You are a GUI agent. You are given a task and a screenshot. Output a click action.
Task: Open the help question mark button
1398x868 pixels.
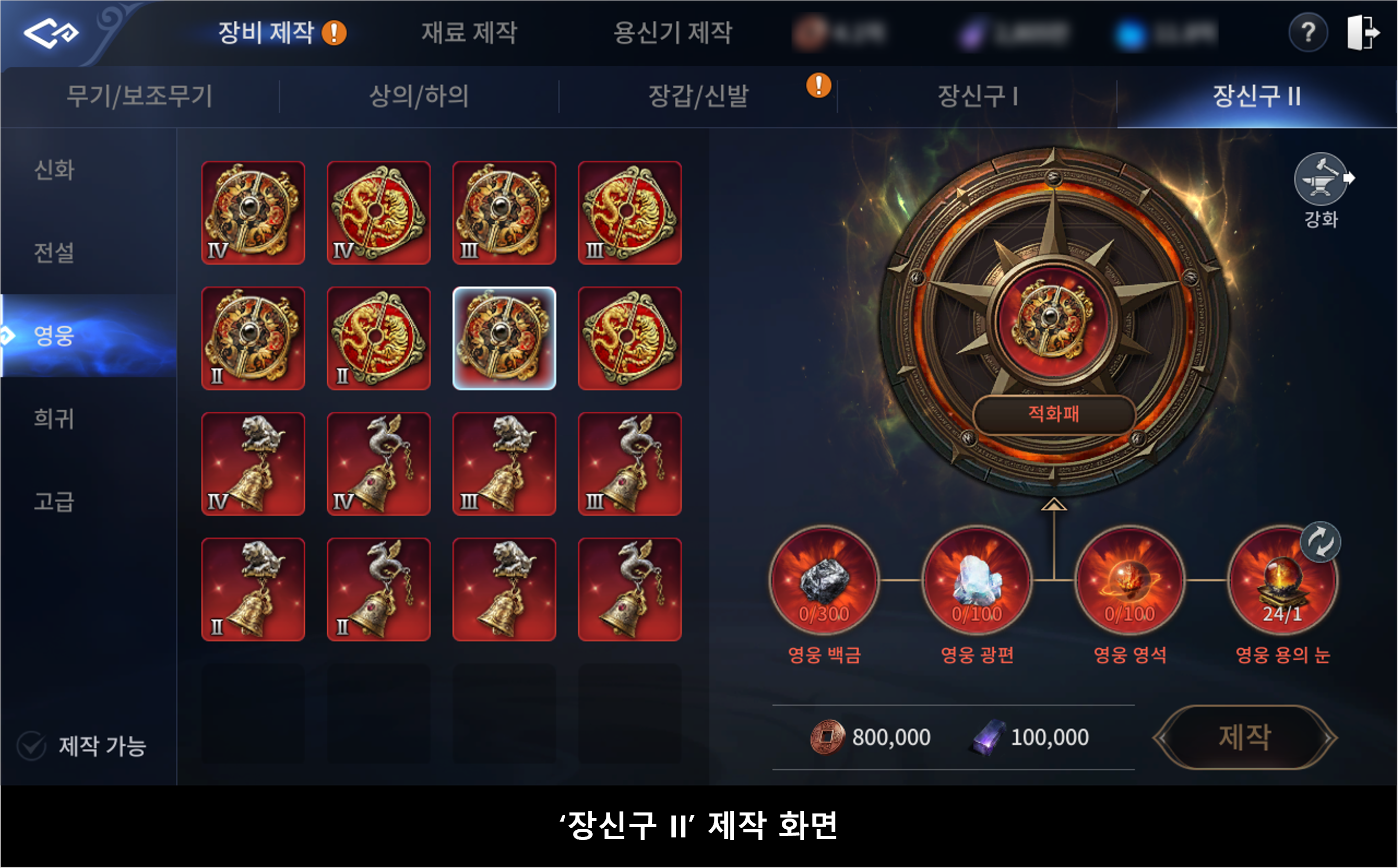coord(1308,33)
